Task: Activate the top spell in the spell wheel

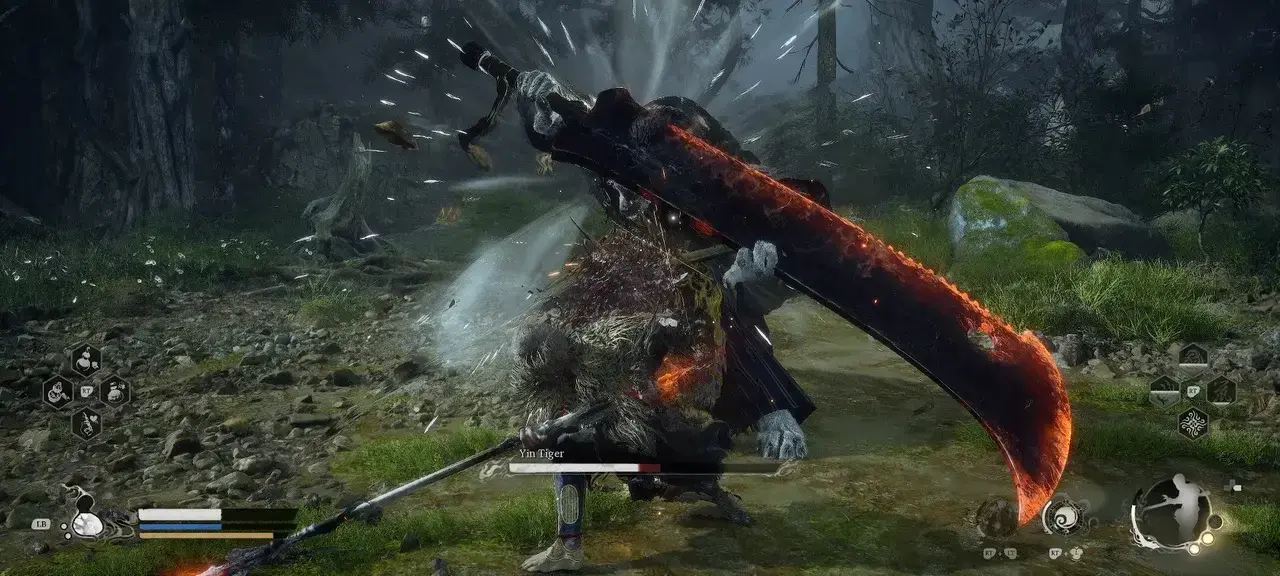Action: (1192, 358)
